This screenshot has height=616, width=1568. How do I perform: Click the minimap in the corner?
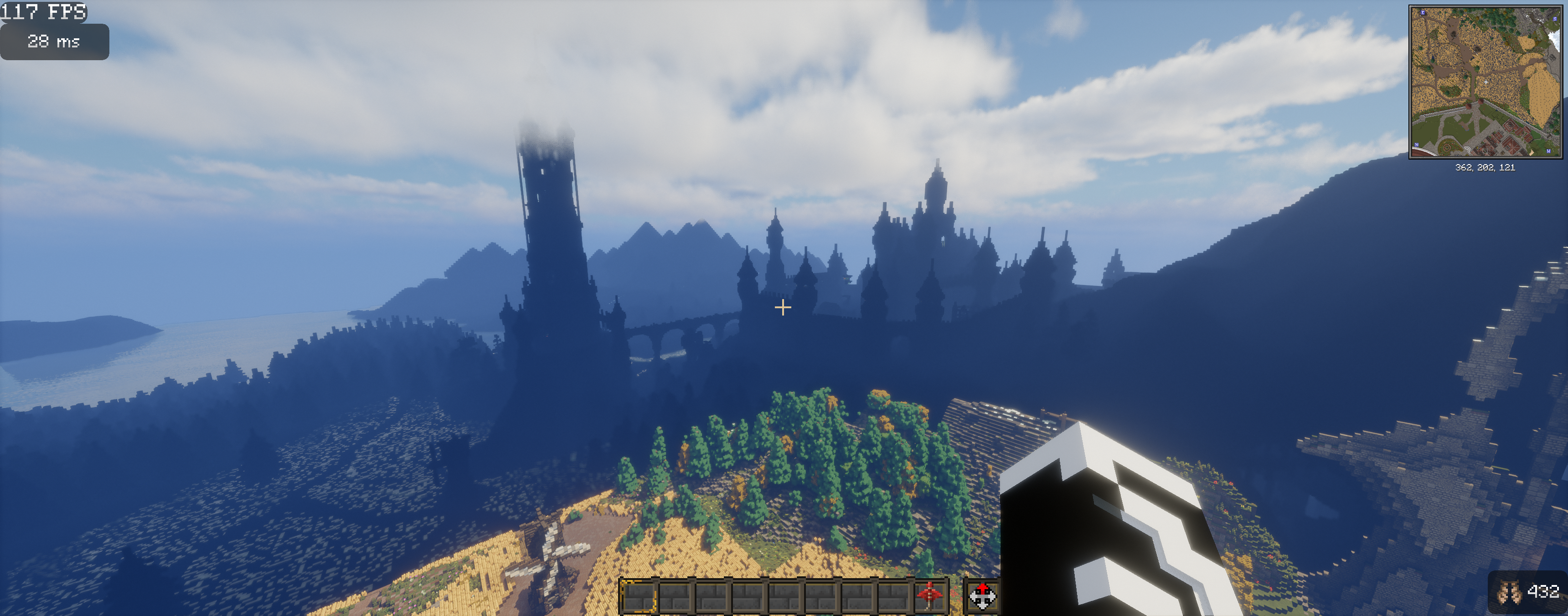click(1485, 82)
